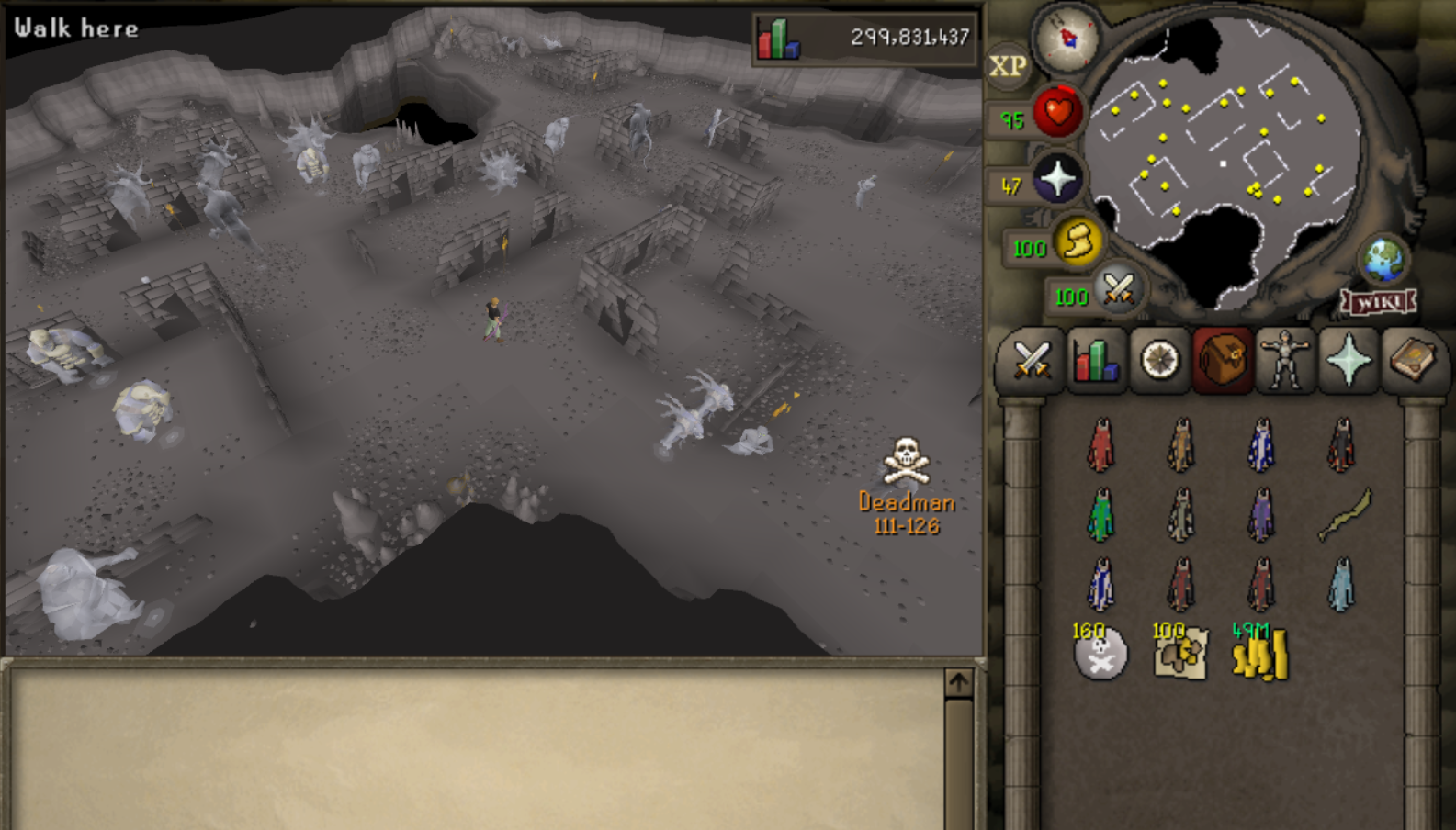This screenshot has height=830, width=1456.
Task: Select the coins stack showing 49M
Action: pyautogui.click(x=1260, y=653)
